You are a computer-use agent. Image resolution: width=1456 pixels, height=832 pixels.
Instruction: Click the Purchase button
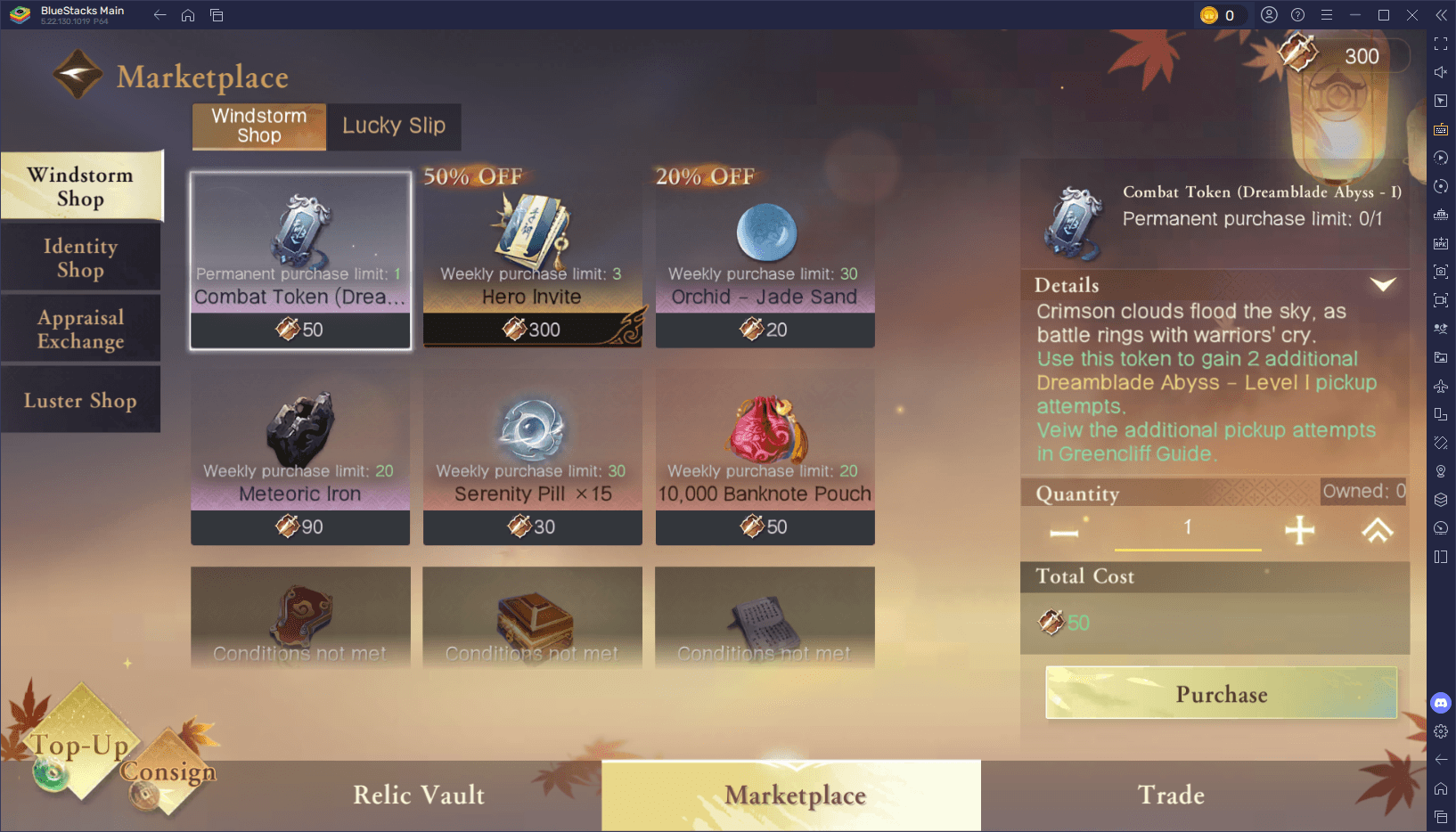(x=1220, y=694)
